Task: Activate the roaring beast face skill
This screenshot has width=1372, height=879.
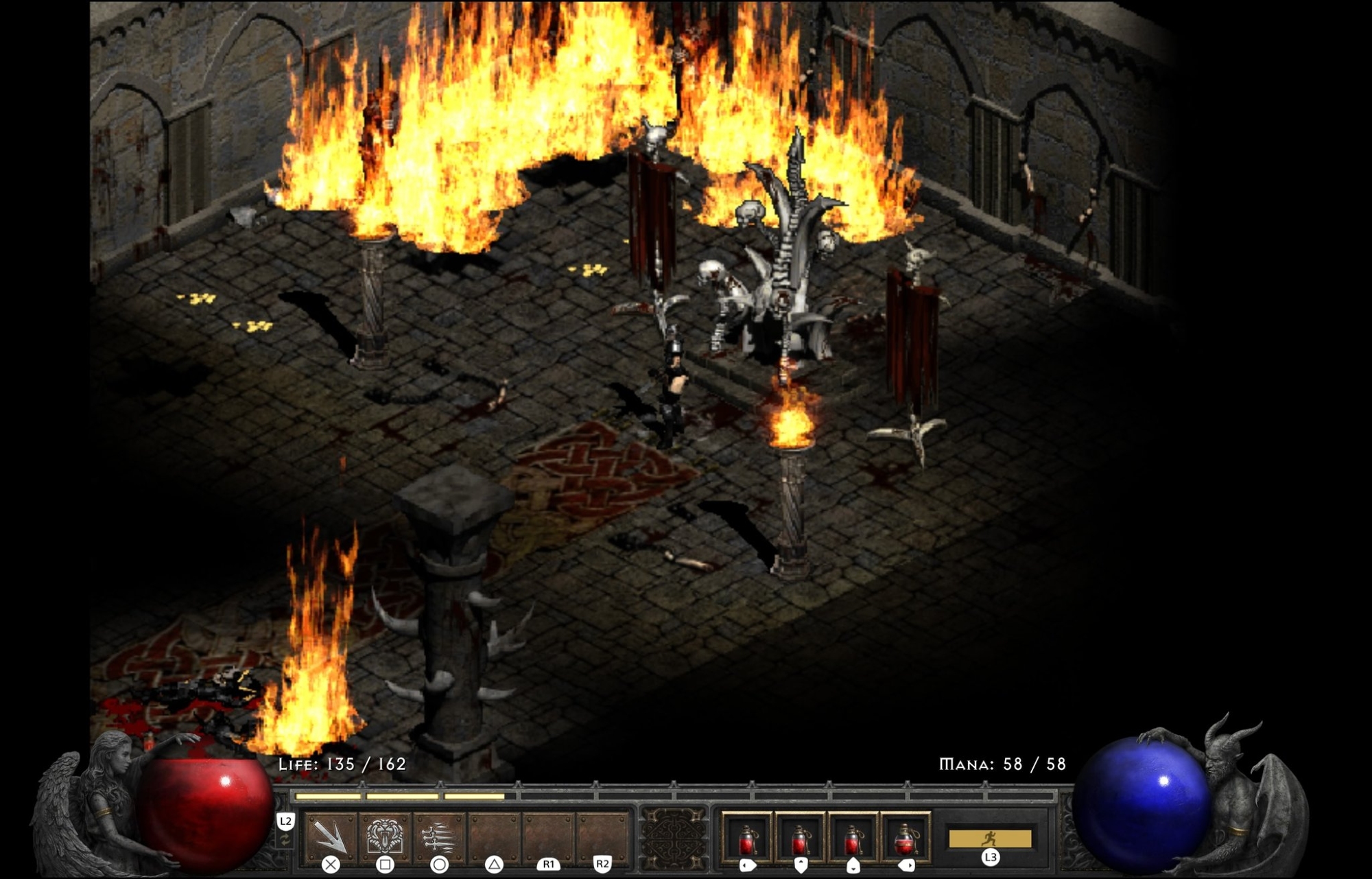Action: (385, 836)
